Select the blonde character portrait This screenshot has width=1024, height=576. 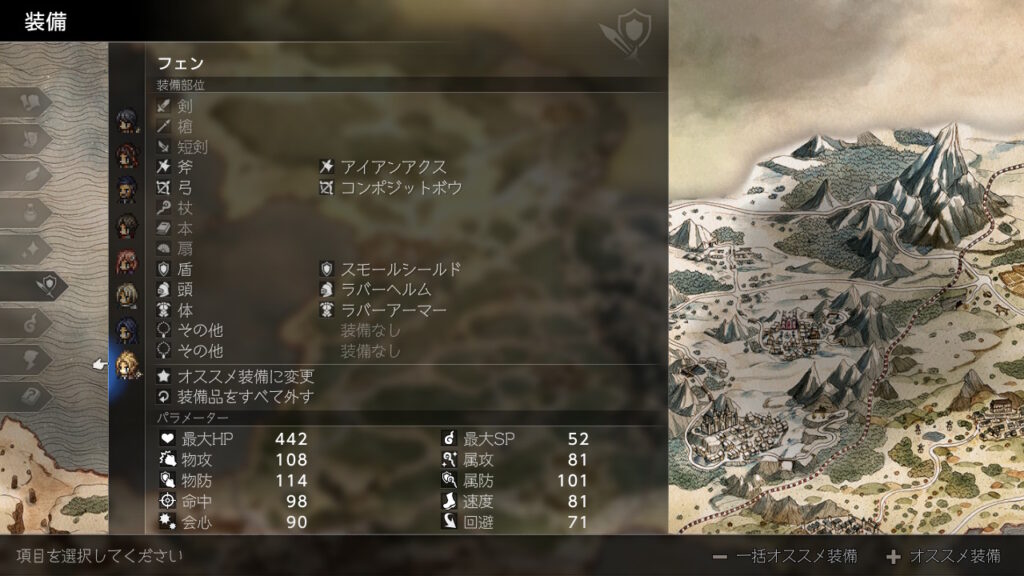click(128, 363)
